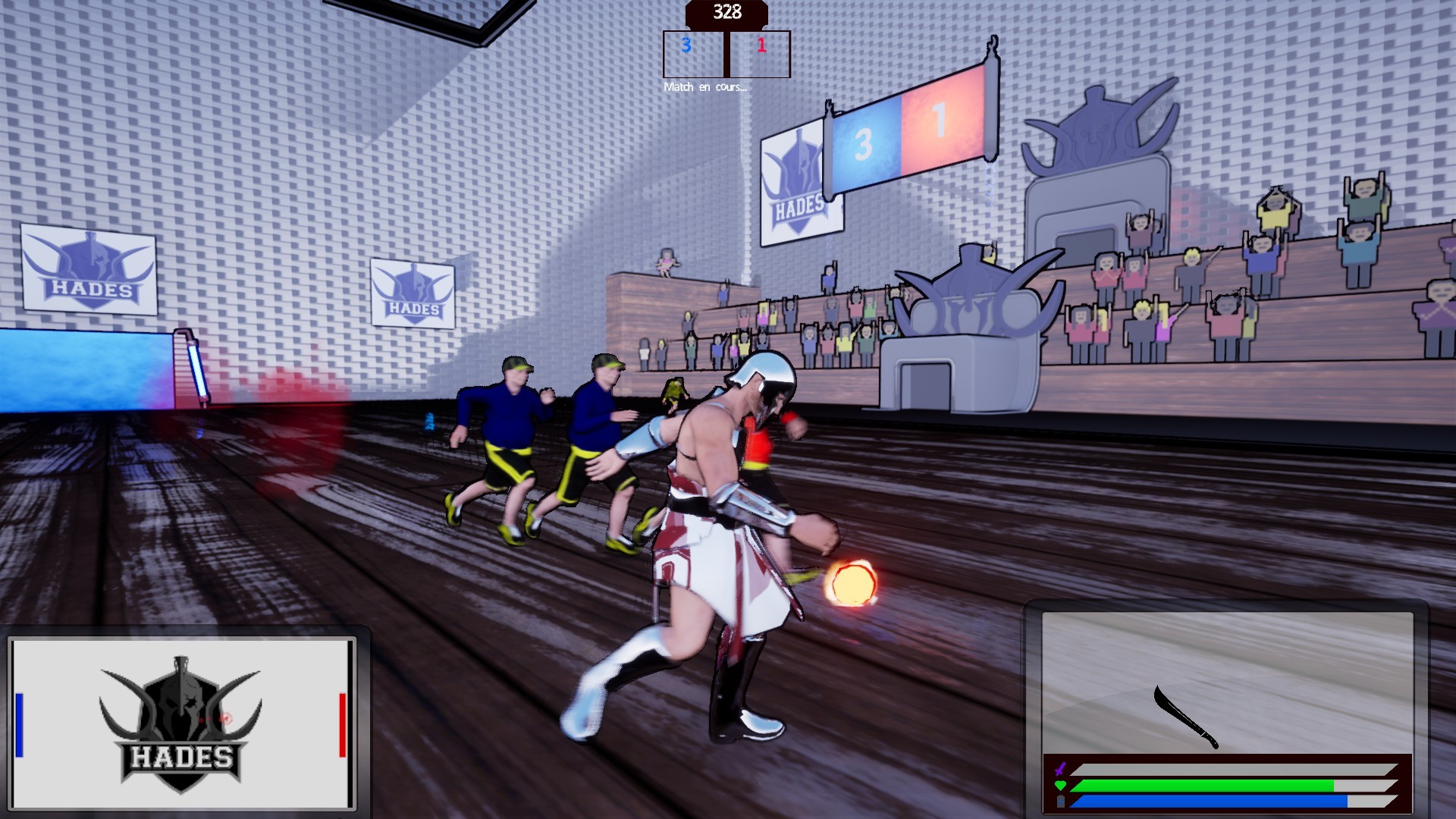This screenshot has height=819, width=1456.
Task: Click the smaller HADES banner on the wall
Action: 412,292
